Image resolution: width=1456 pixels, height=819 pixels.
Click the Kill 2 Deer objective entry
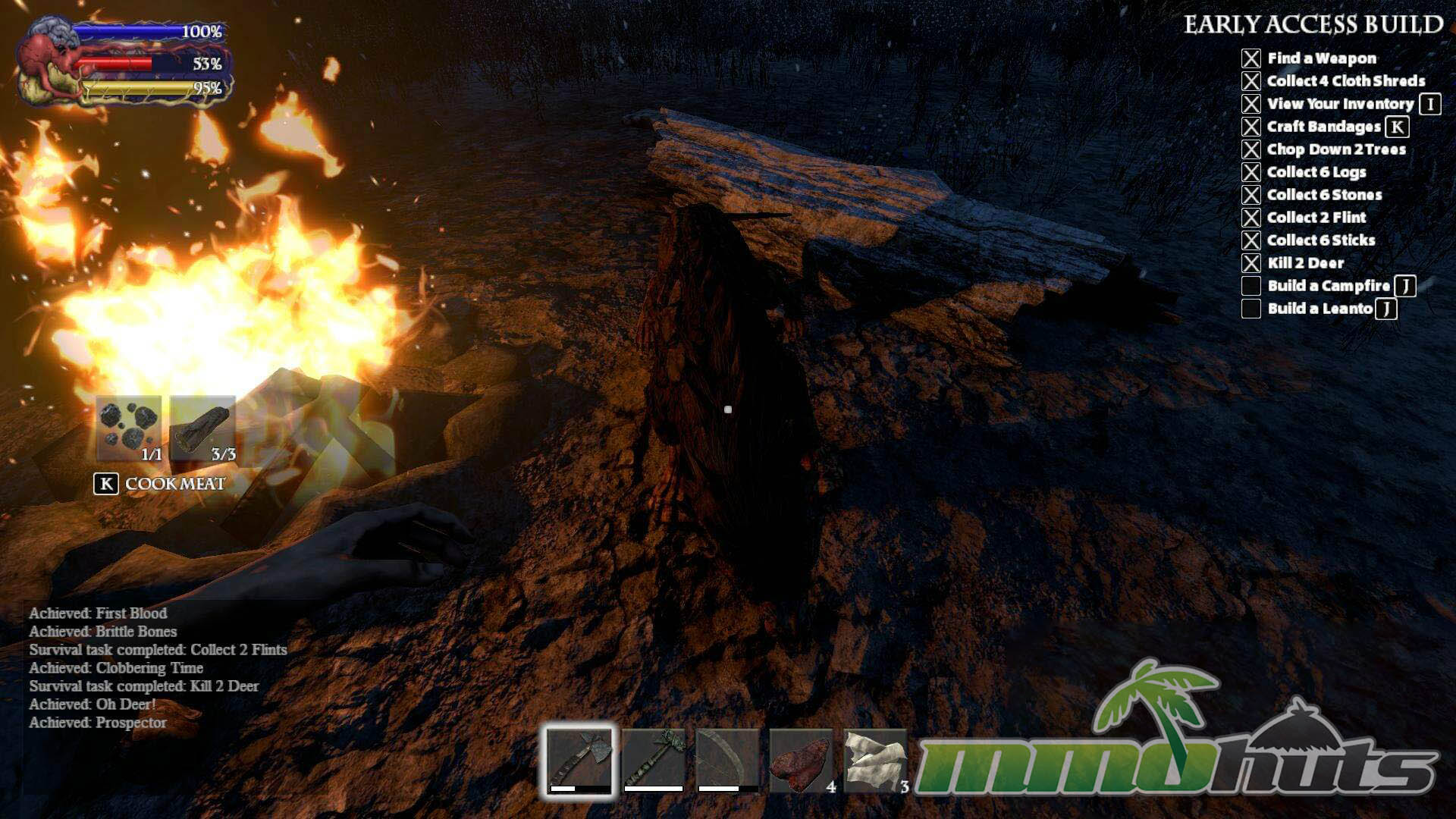point(1305,263)
